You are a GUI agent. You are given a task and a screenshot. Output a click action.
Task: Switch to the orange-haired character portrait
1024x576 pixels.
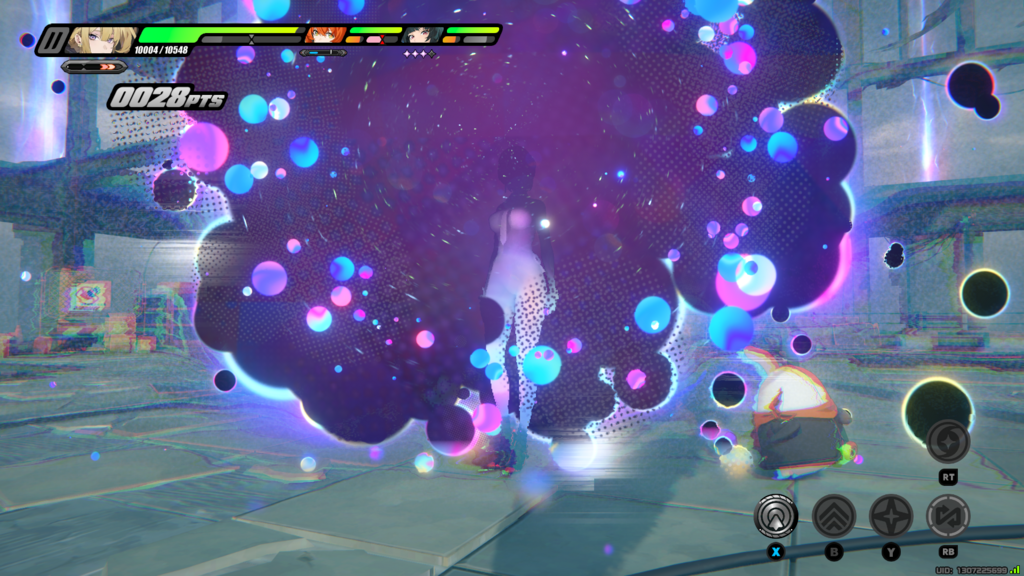(x=323, y=36)
